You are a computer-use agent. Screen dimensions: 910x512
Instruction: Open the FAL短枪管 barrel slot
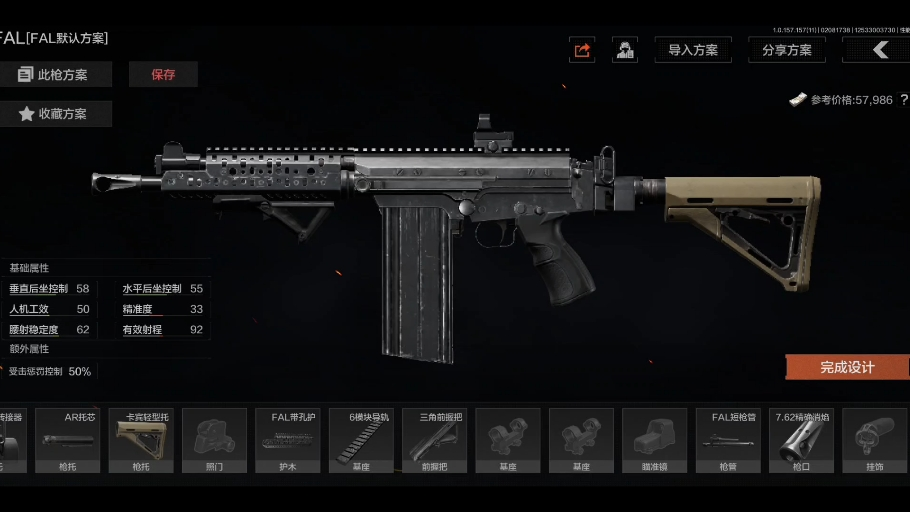click(x=728, y=440)
